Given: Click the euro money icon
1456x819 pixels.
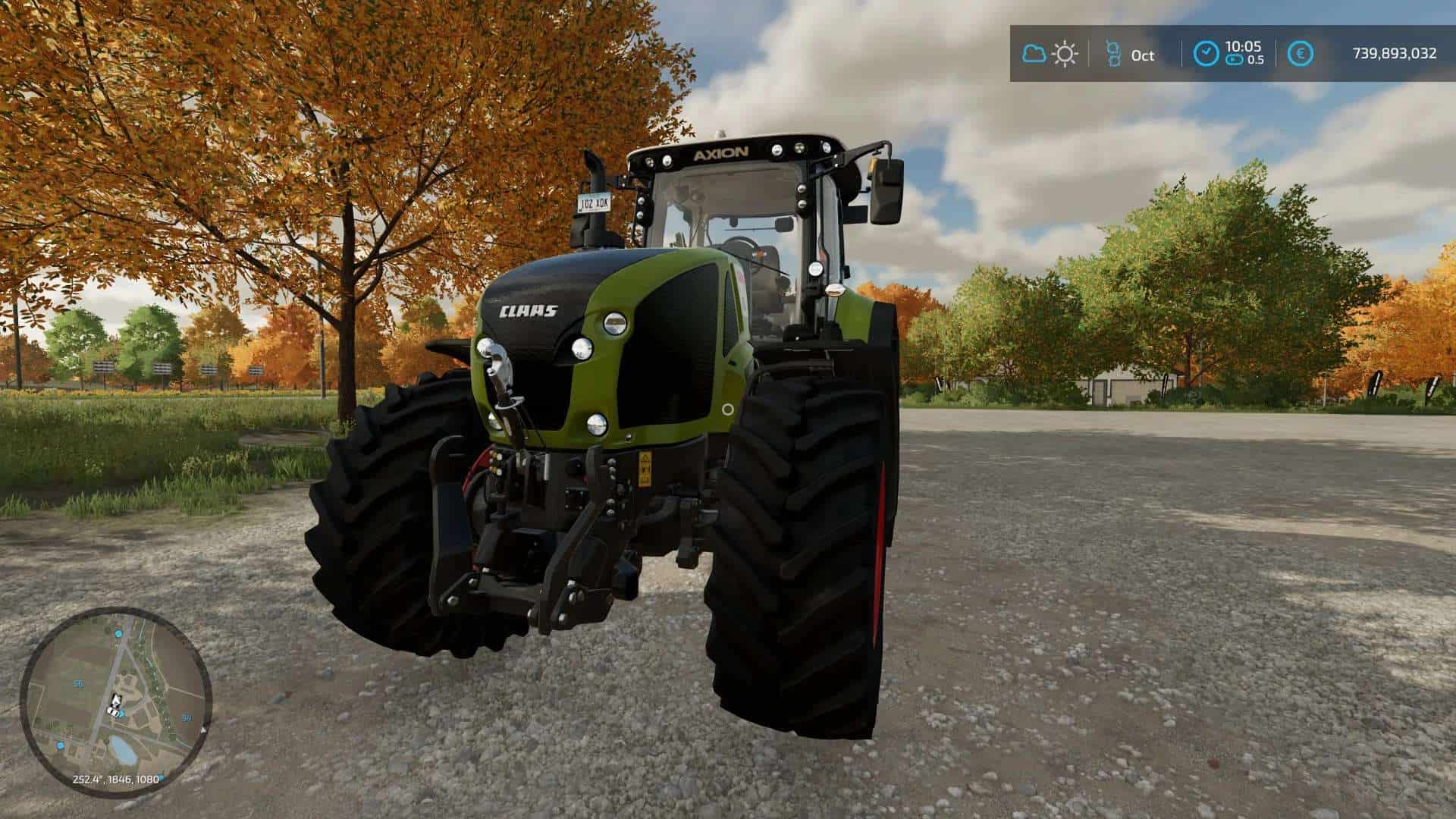Looking at the screenshot, I should pos(1303,54).
